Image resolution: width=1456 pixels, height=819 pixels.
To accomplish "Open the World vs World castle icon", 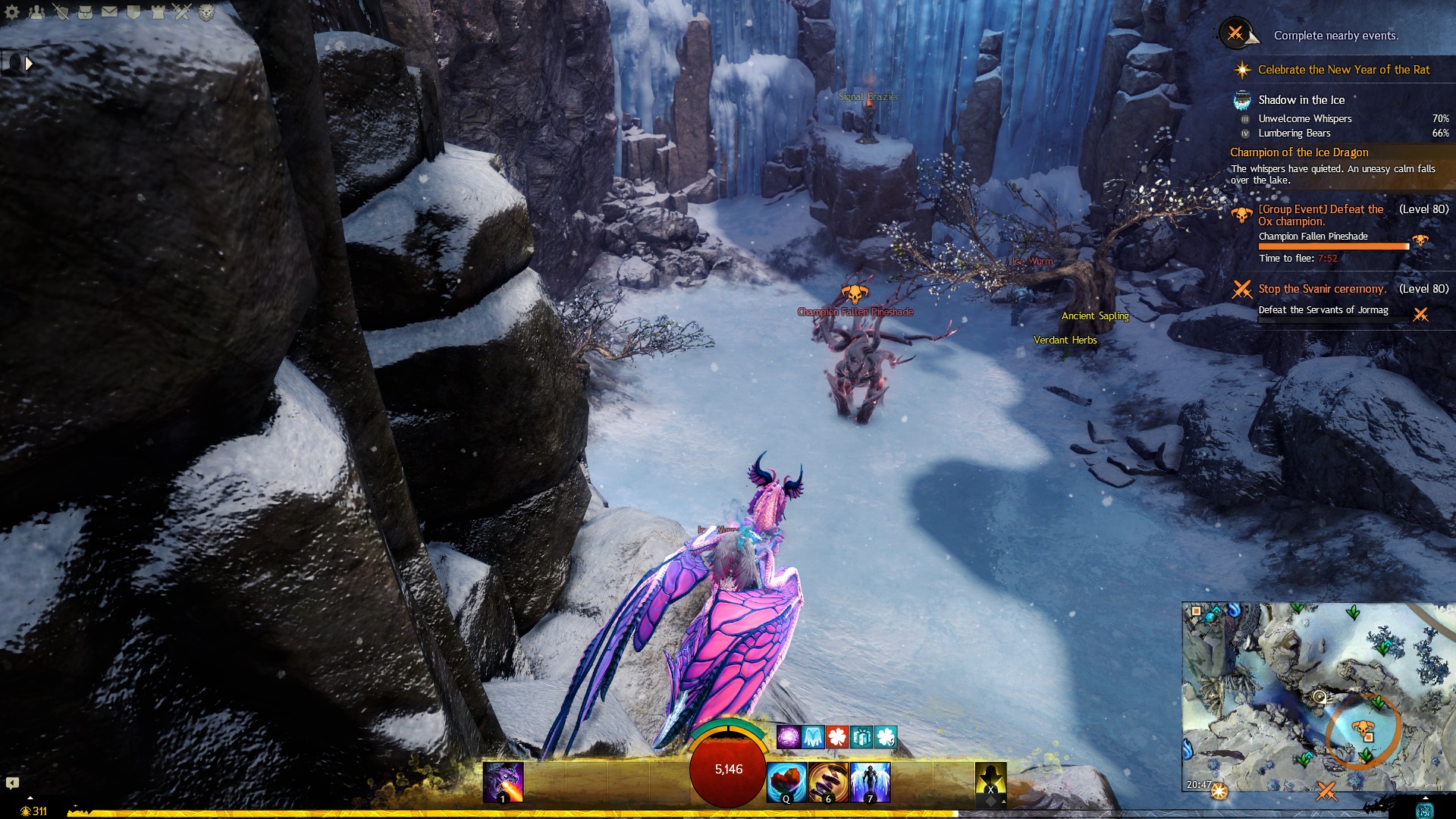I will pos(158,12).
